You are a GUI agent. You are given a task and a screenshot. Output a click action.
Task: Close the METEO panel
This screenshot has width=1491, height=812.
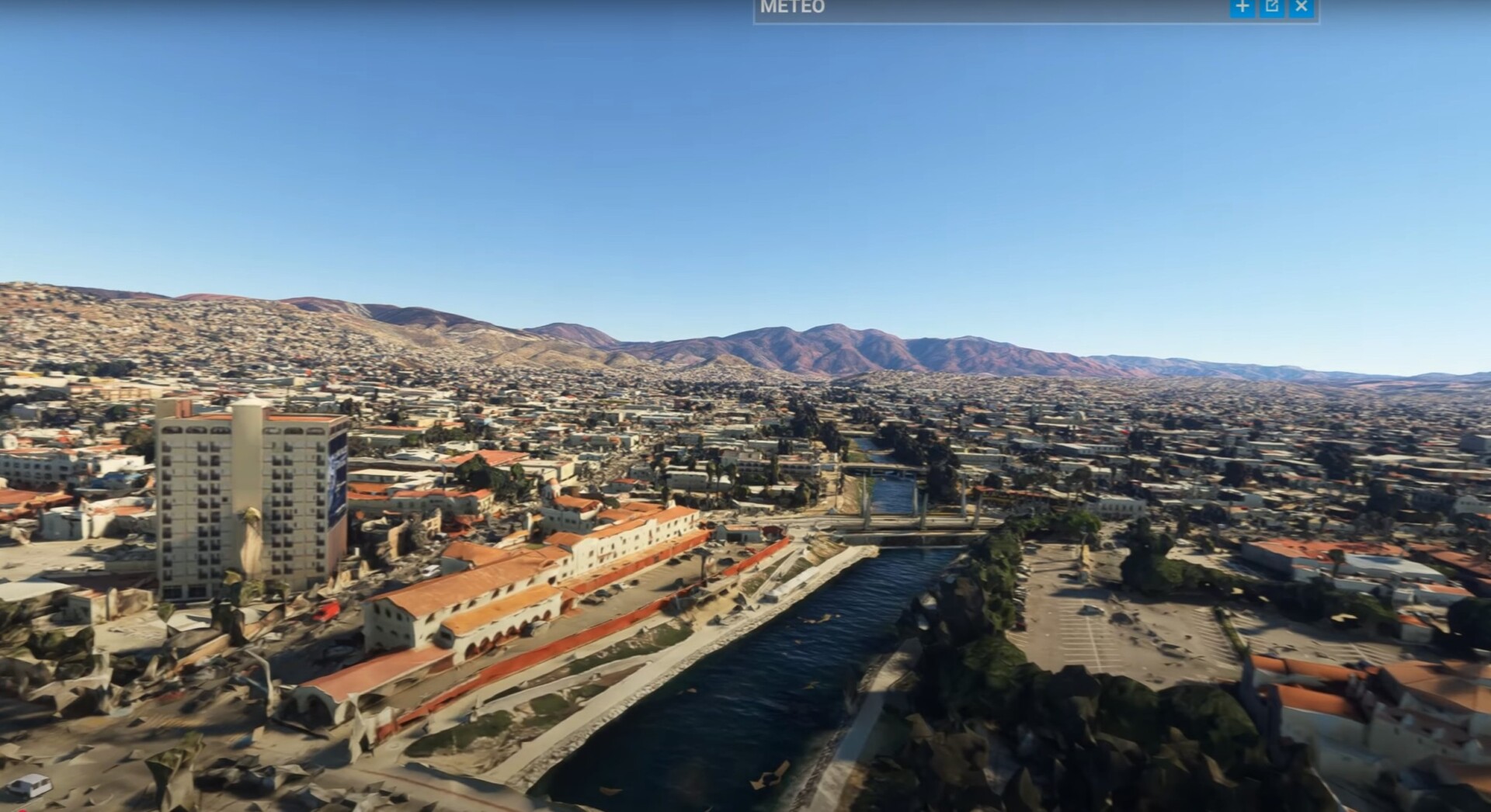pos(1302,7)
